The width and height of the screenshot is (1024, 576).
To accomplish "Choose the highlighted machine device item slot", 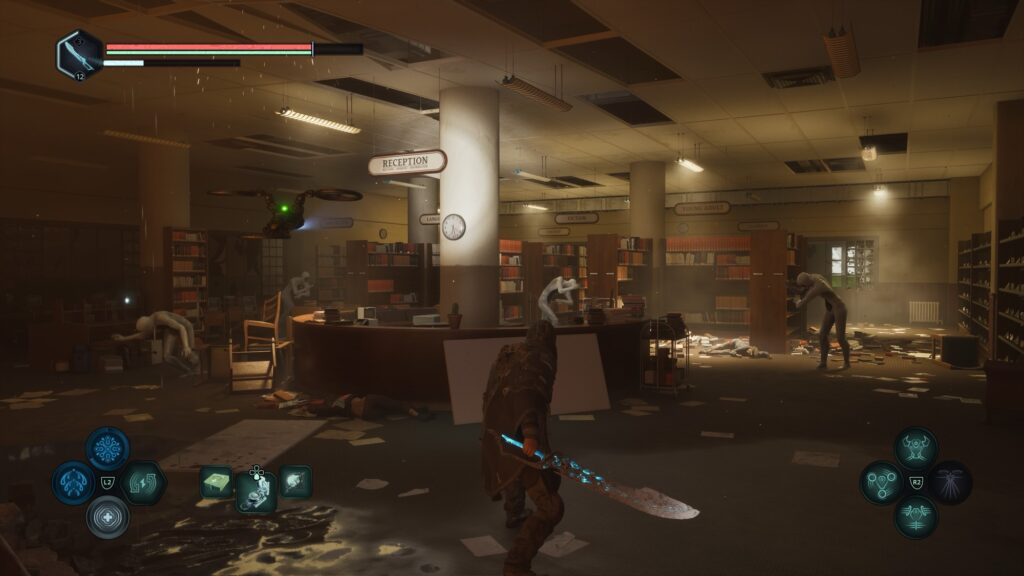I will tap(256, 490).
